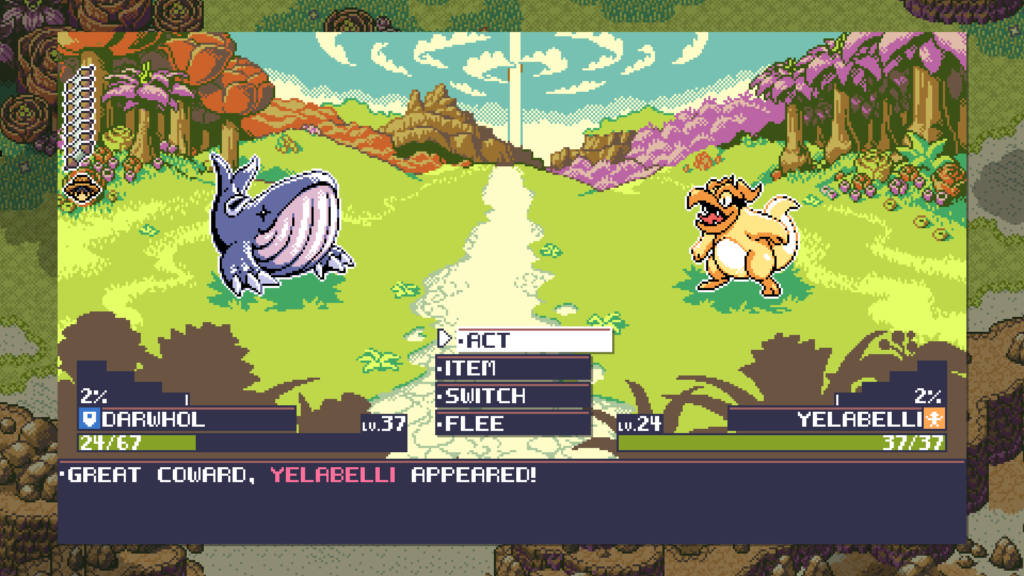This screenshot has height=576, width=1024.
Task: Select the ACT battle command
Action: [x=524, y=340]
